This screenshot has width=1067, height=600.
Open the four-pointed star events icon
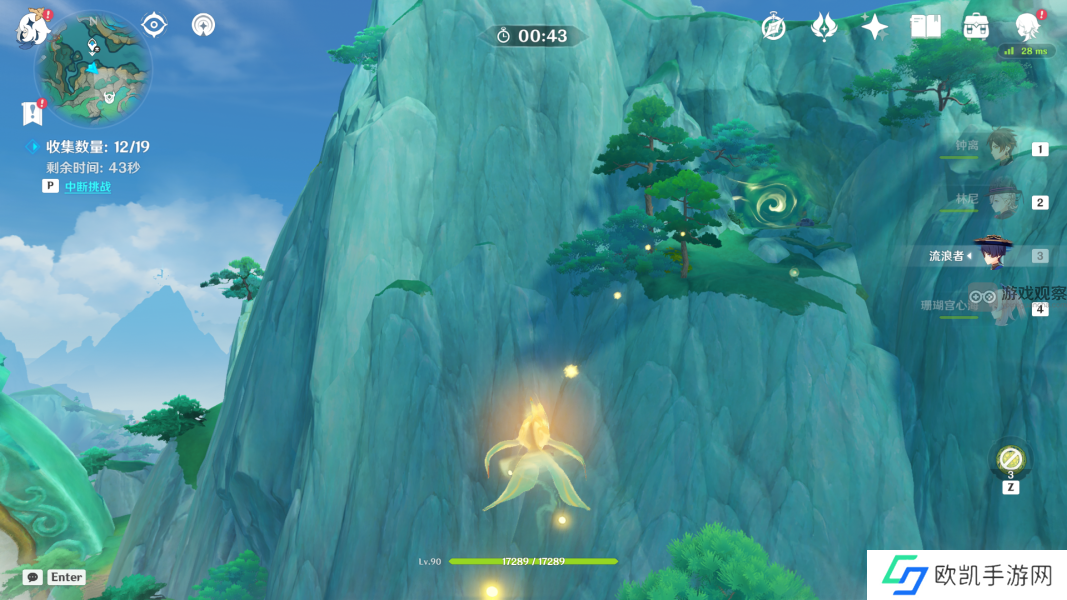(x=875, y=27)
